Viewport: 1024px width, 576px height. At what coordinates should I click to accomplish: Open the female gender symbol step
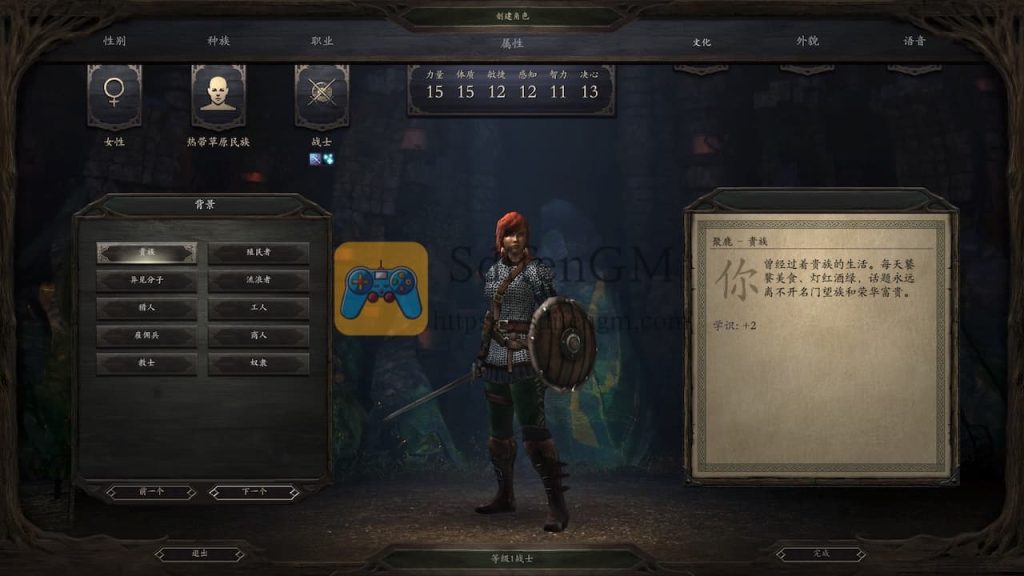[x=114, y=96]
